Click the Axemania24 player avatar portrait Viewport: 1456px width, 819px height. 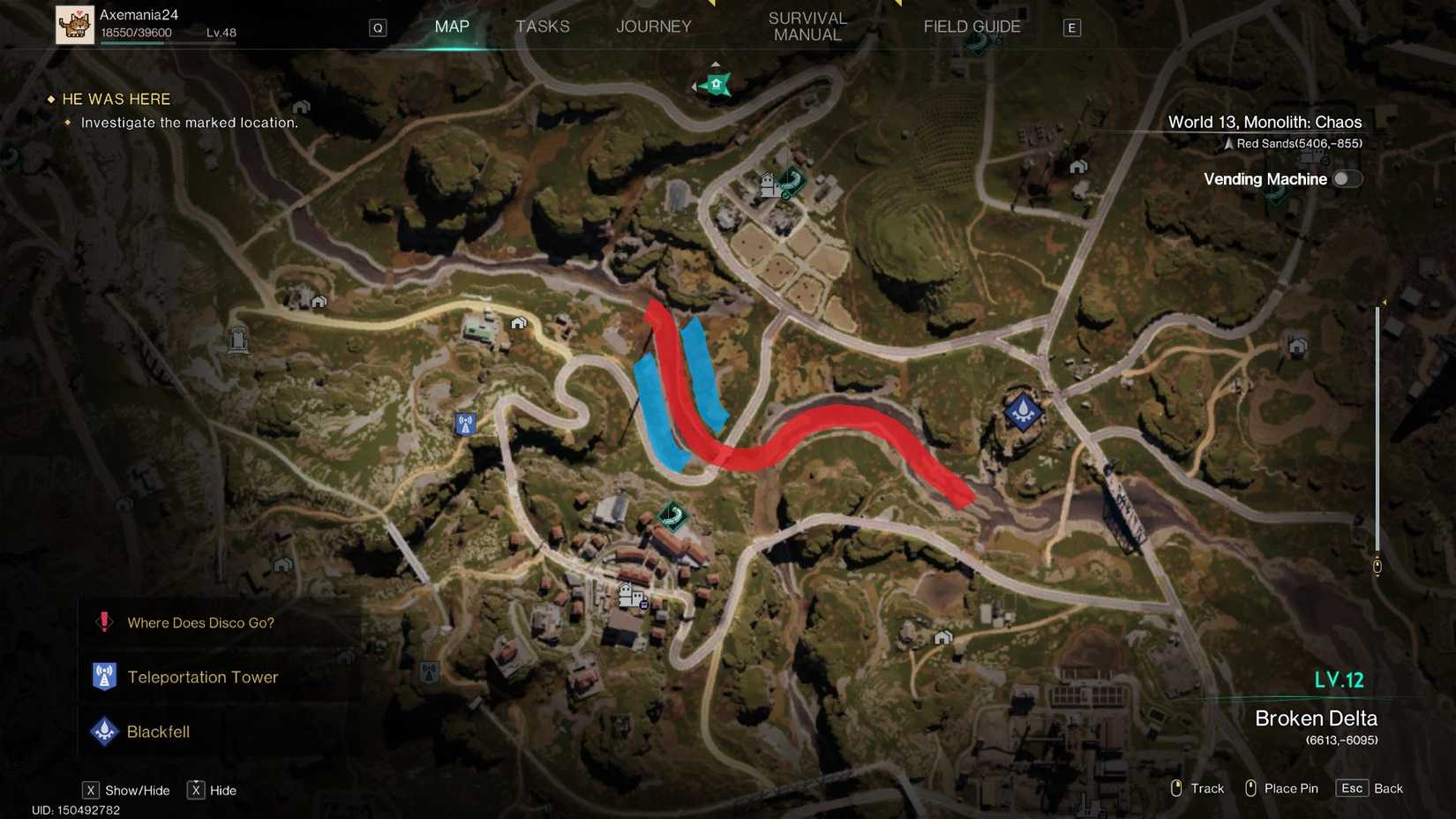click(75, 25)
